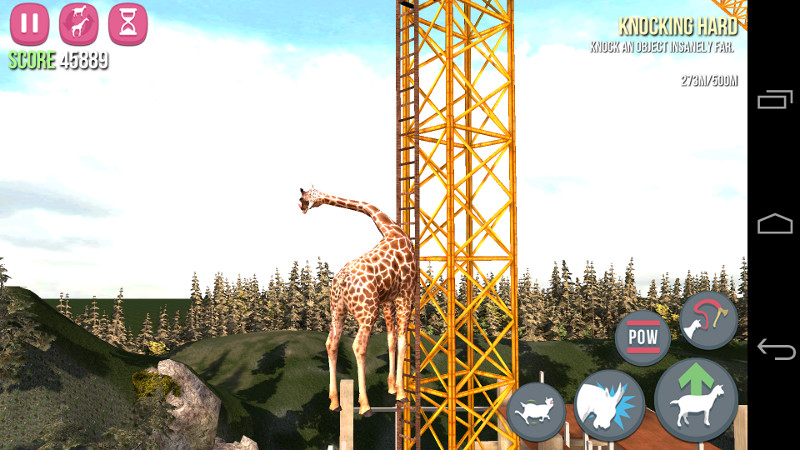Headbutt with the ram attack button
The image size is (800, 450).
click(x=609, y=406)
